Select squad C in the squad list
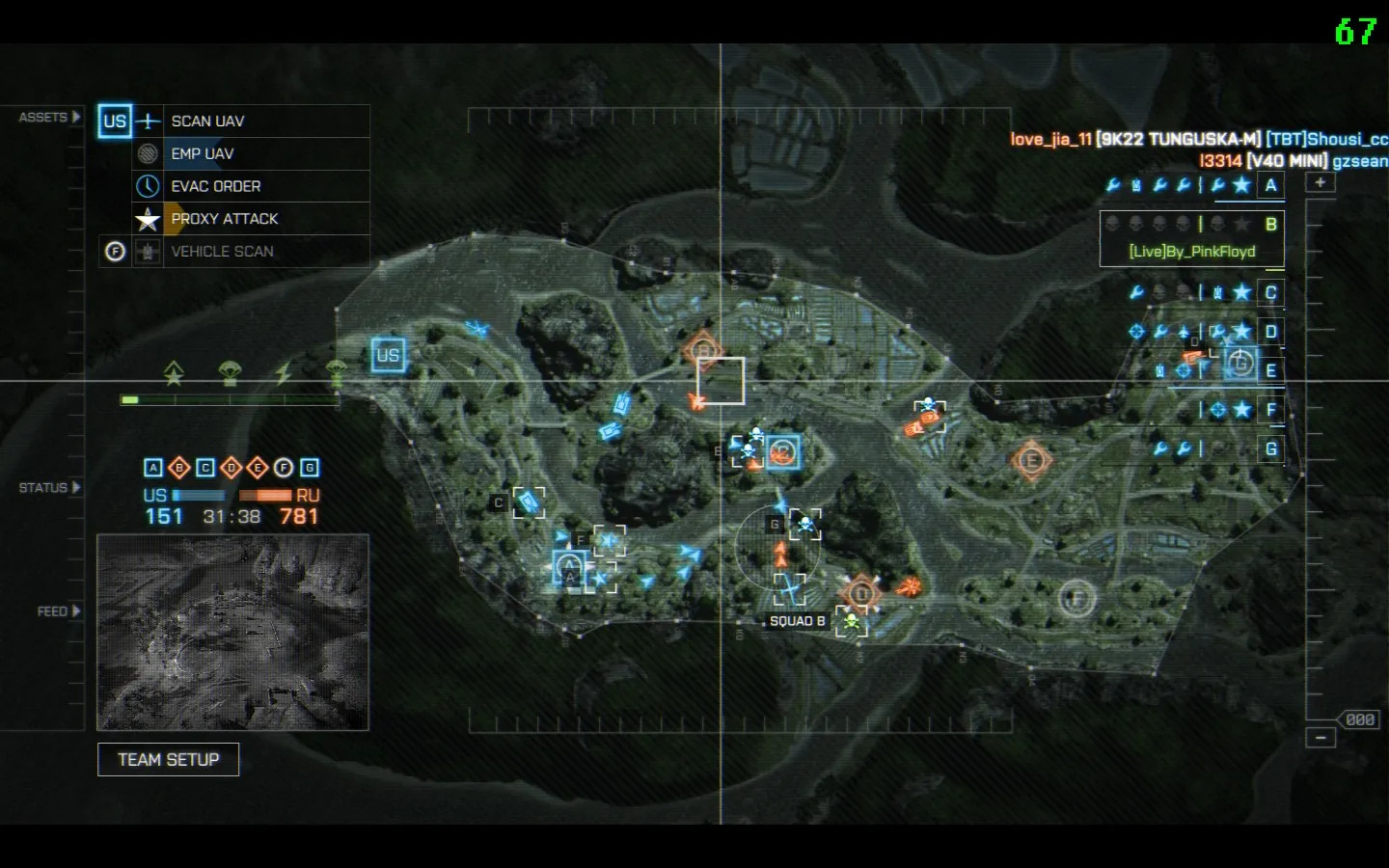 (1270, 293)
